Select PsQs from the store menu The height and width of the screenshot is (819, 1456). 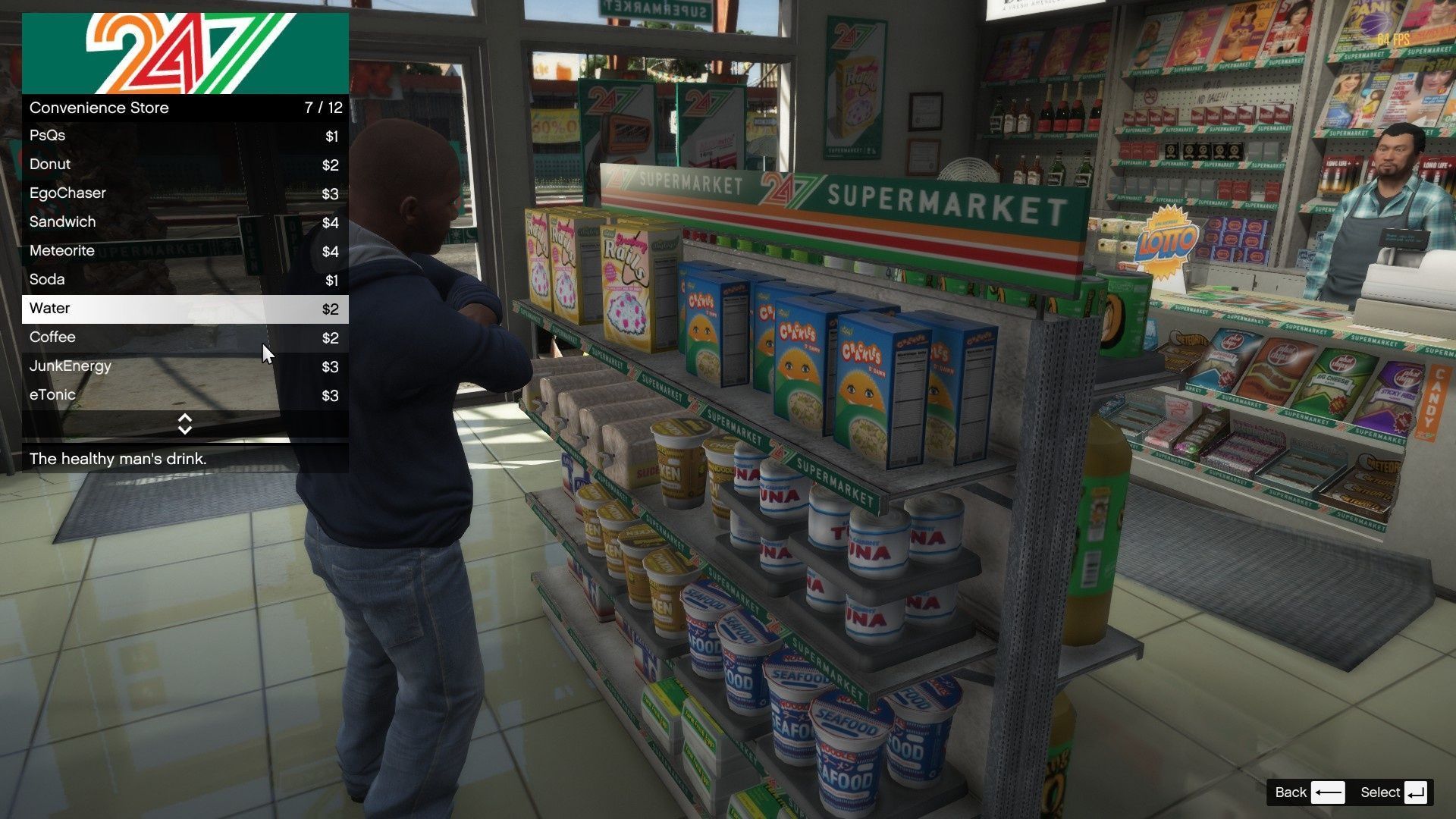[184, 136]
